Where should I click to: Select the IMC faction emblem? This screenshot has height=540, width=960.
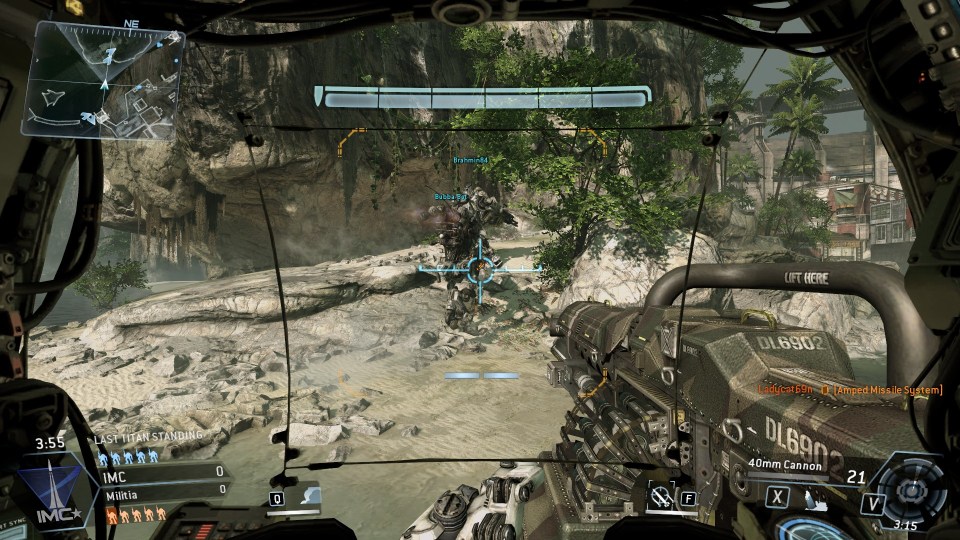click(52, 492)
